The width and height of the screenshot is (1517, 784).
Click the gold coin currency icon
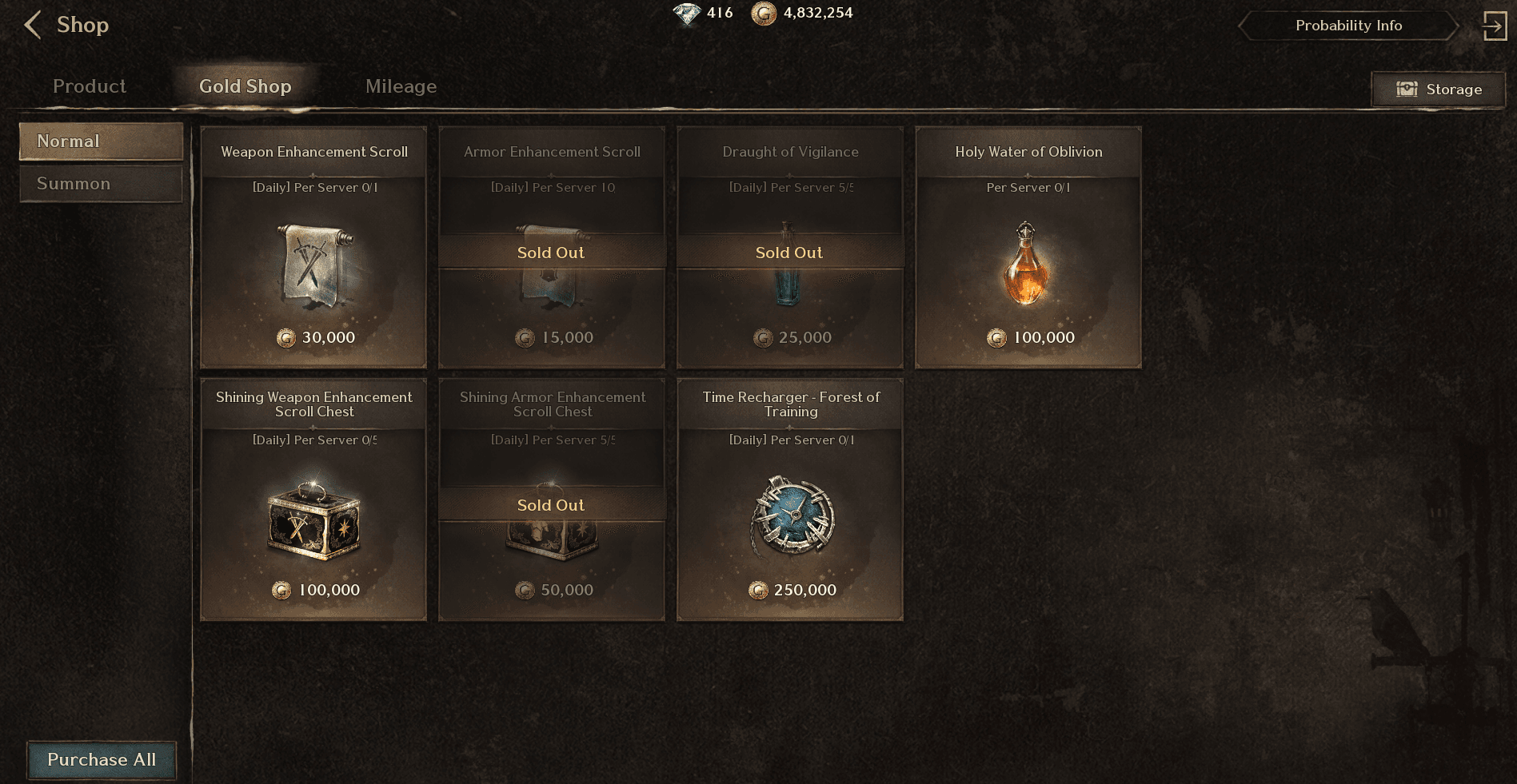pos(764,14)
